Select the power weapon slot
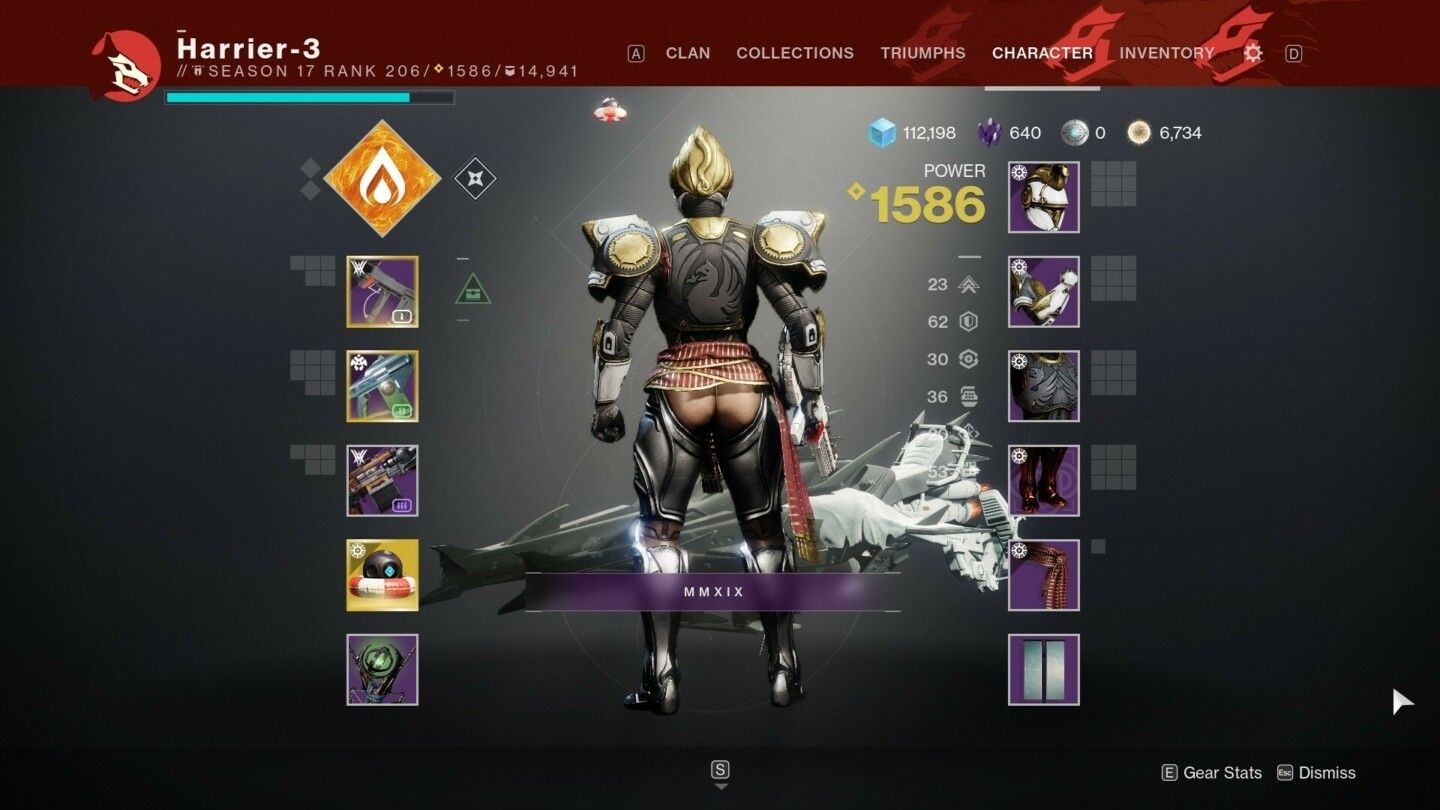This screenshot has width=1440, height=810. click(x=382, y=481)
